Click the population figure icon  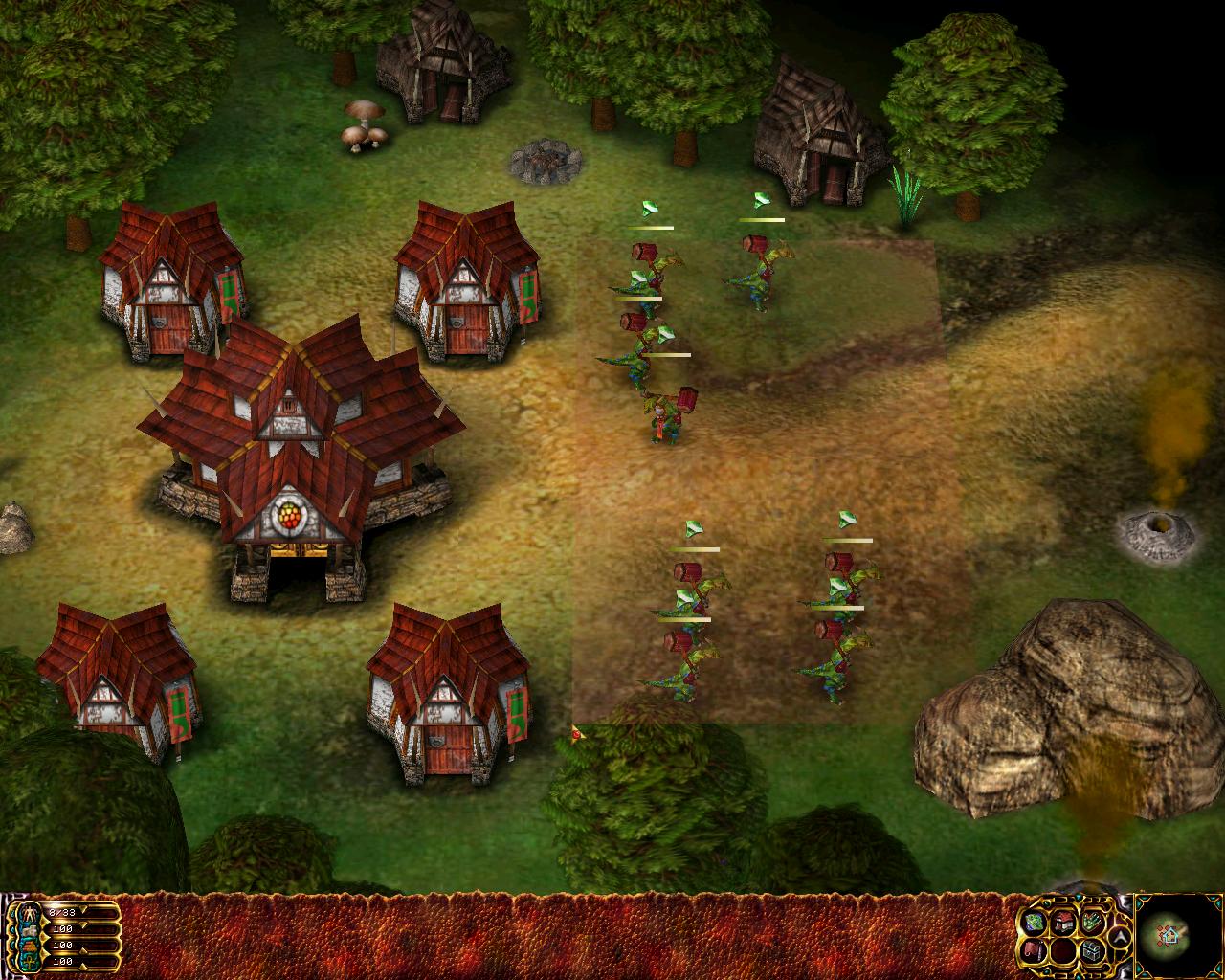(x=29, y=913)
